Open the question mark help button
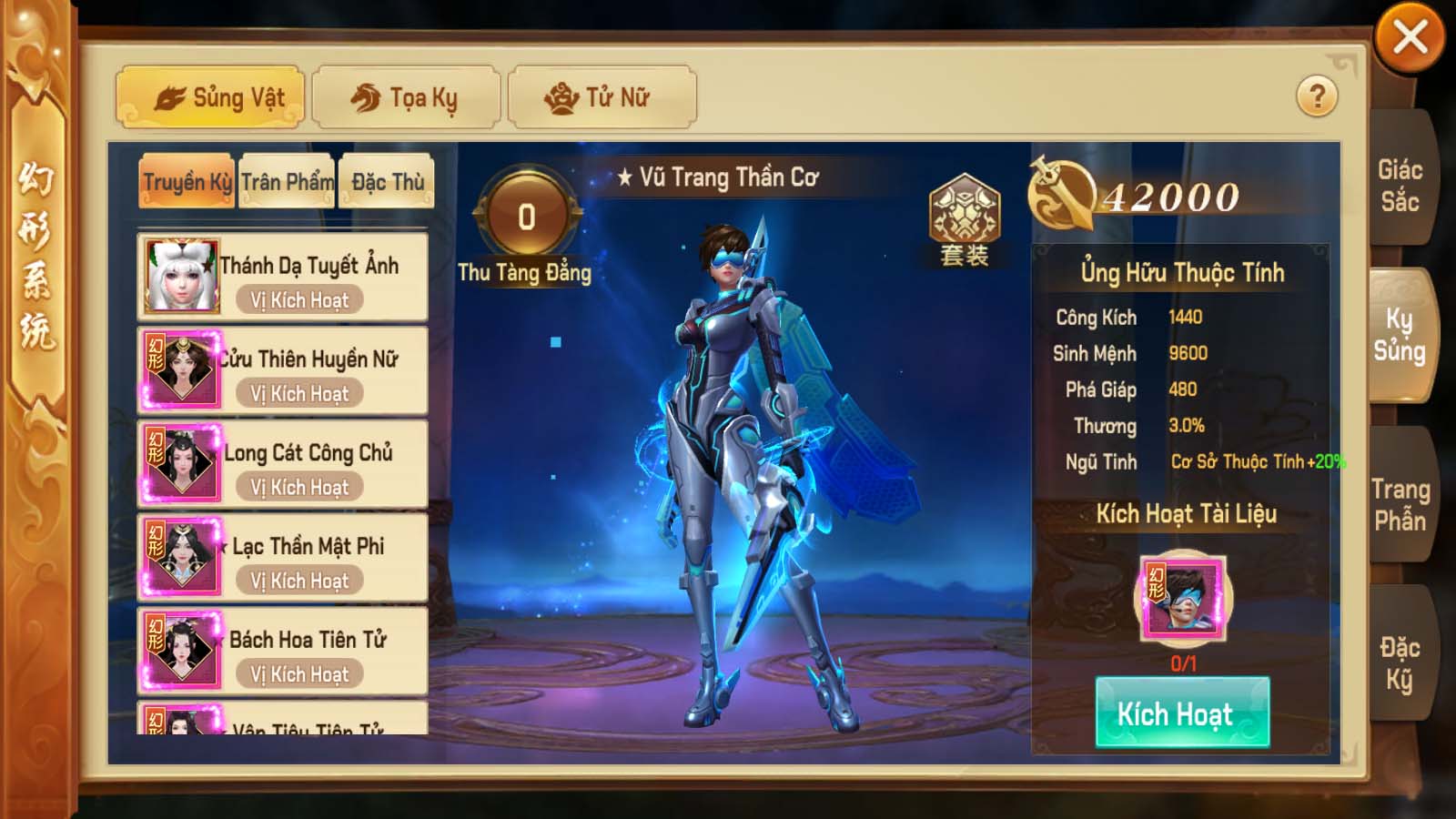Viewport: 1456px width, 819px height. [x=1317, y=96]
